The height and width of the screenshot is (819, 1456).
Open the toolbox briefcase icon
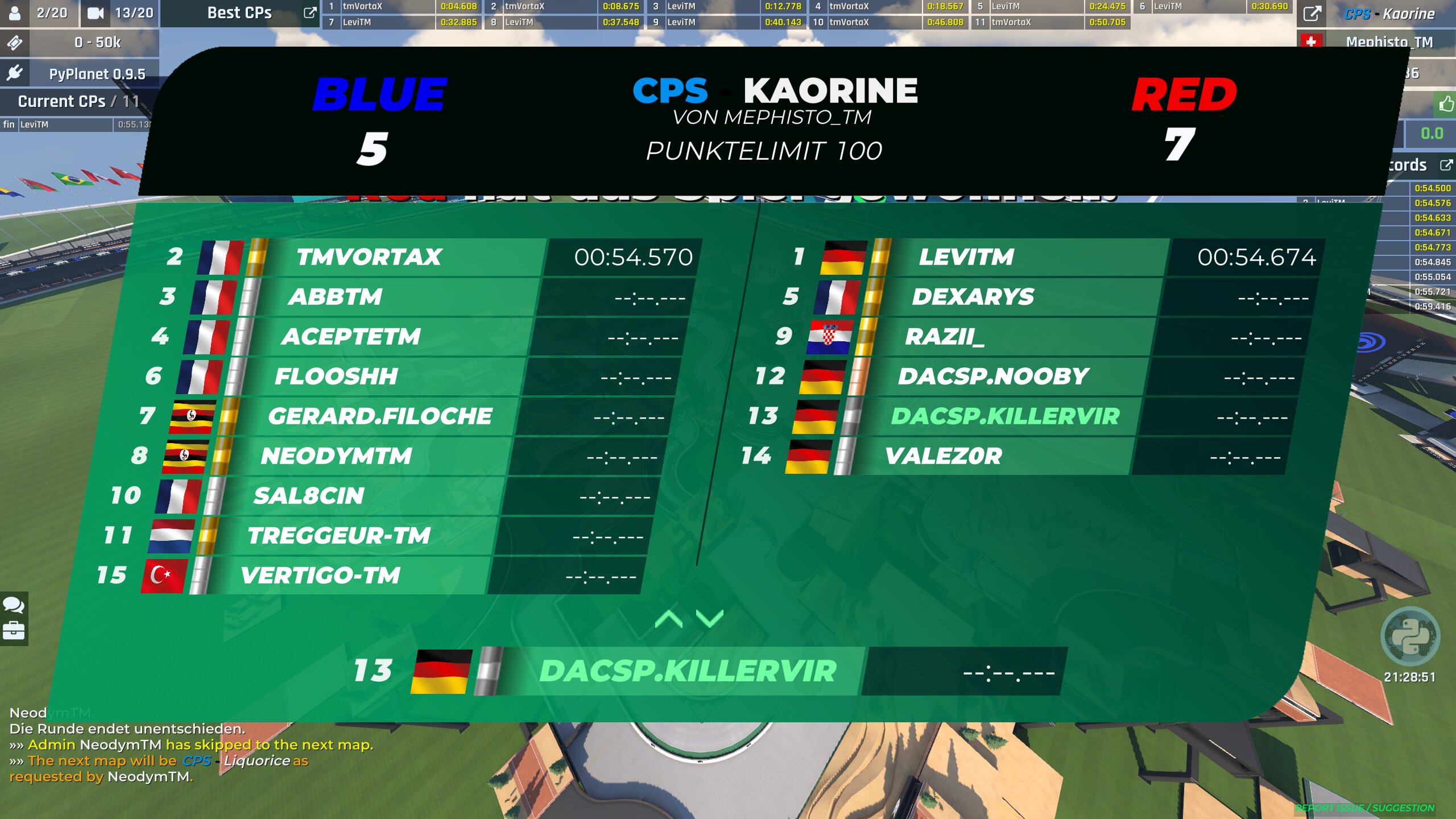[x=14, y=631]
